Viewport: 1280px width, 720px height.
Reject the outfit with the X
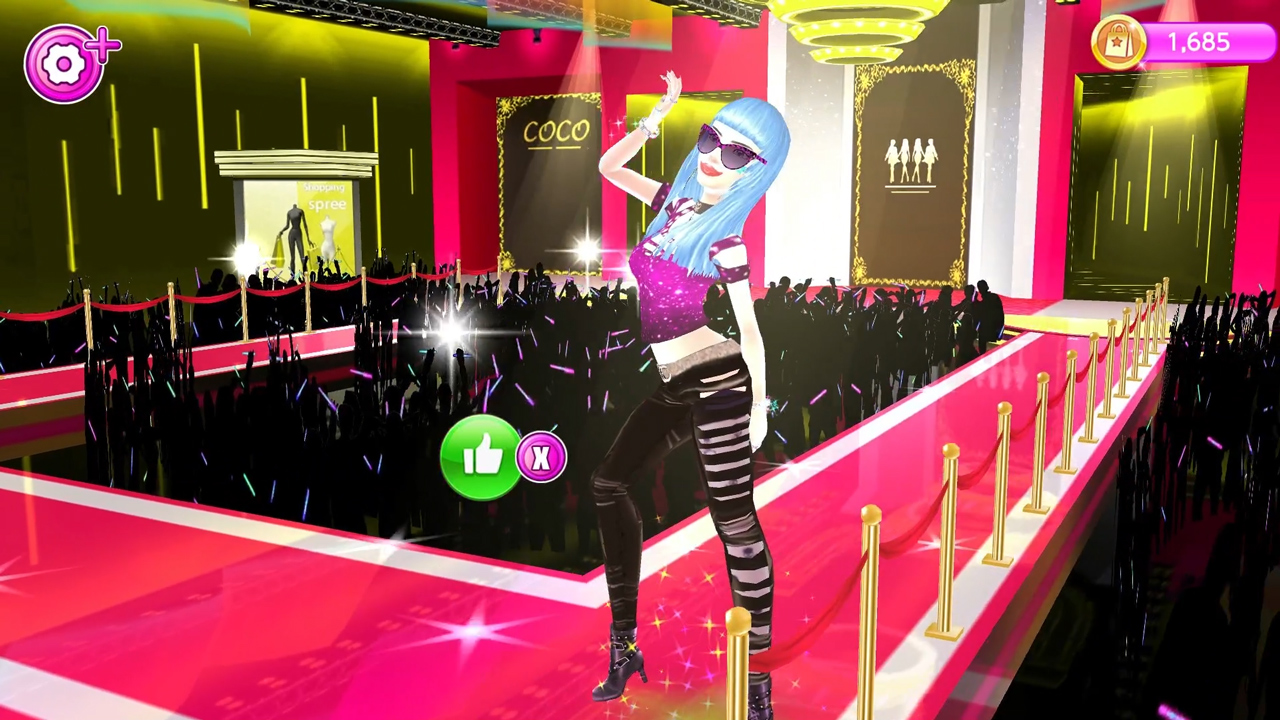pyautogui.click(x=541, y=458)
